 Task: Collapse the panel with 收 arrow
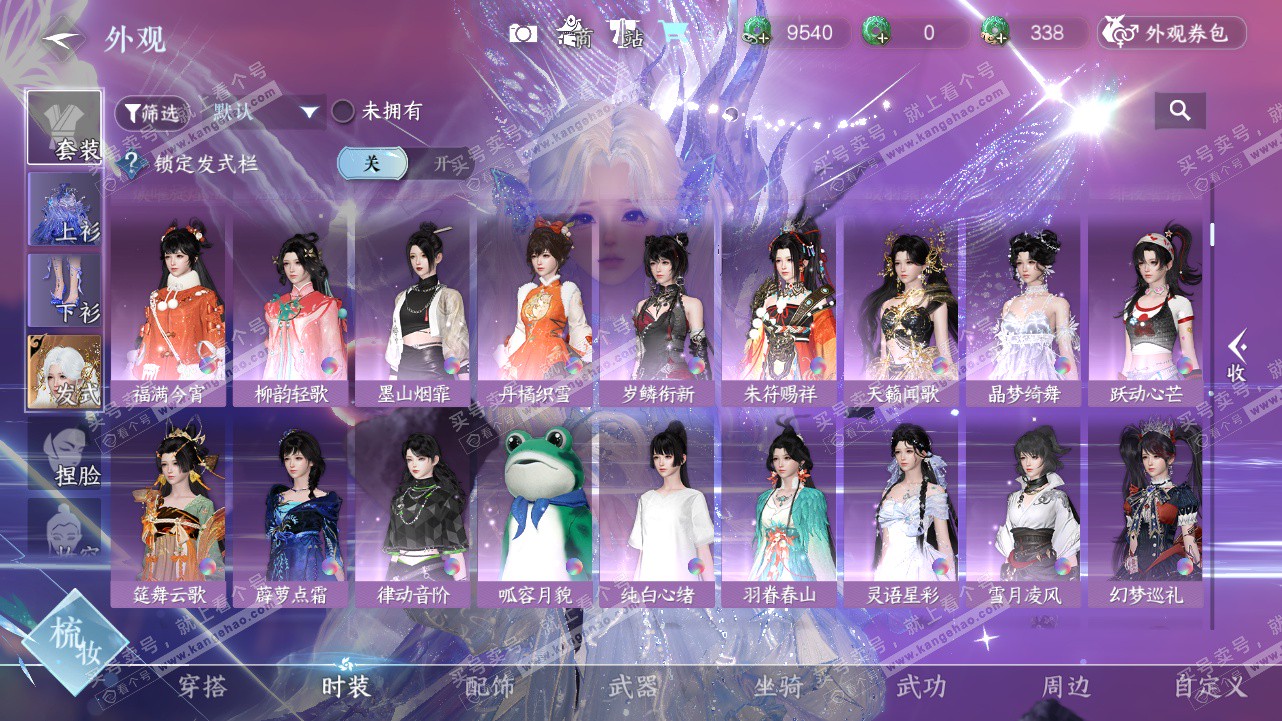(1237, 357)
